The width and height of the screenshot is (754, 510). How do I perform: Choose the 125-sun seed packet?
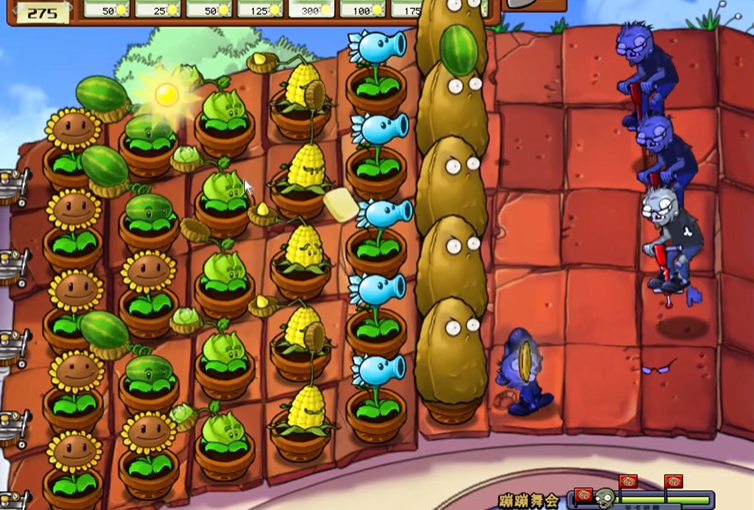(x=260, y=9)
